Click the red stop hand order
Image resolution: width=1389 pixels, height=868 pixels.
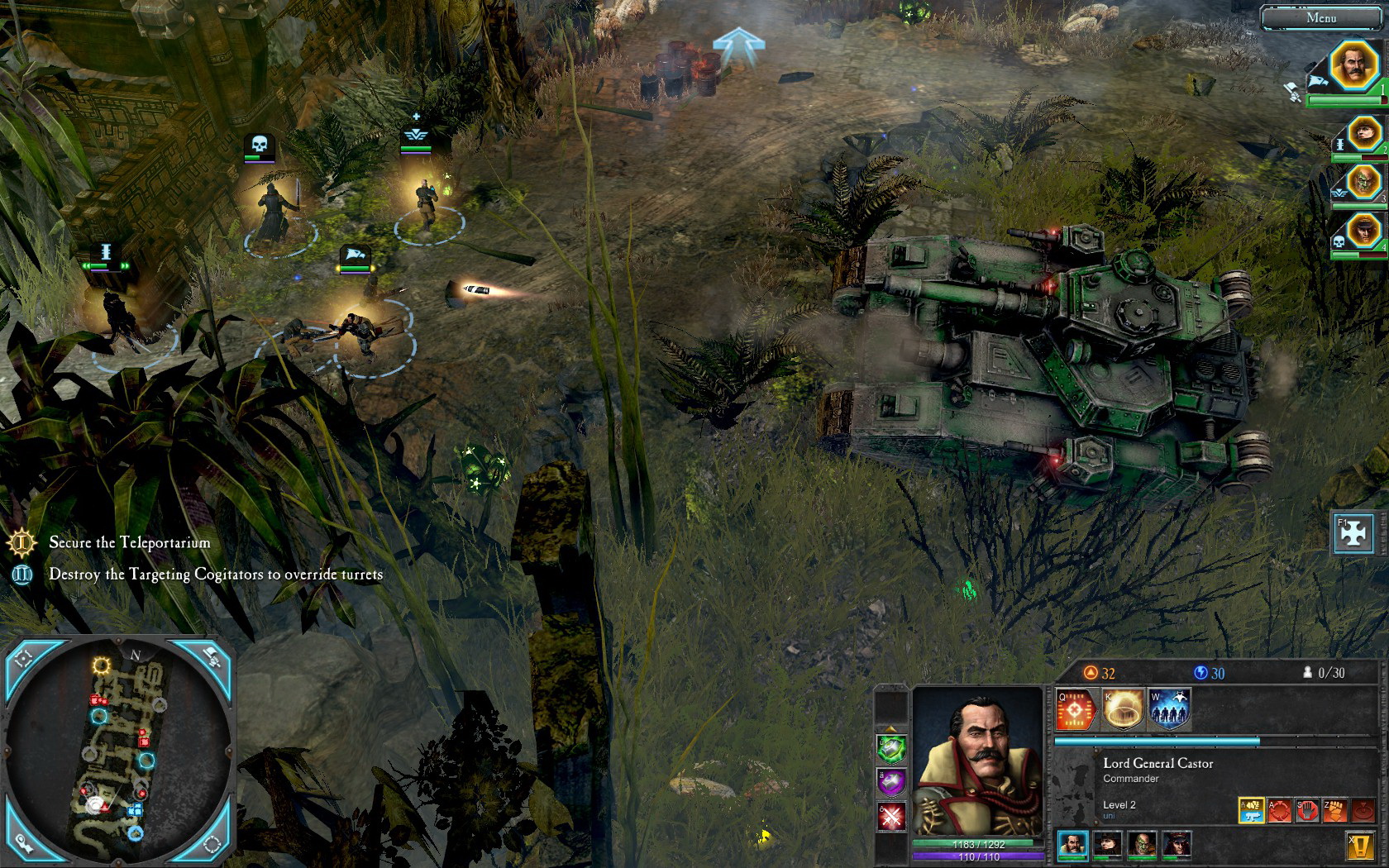tap(1307, 810)
